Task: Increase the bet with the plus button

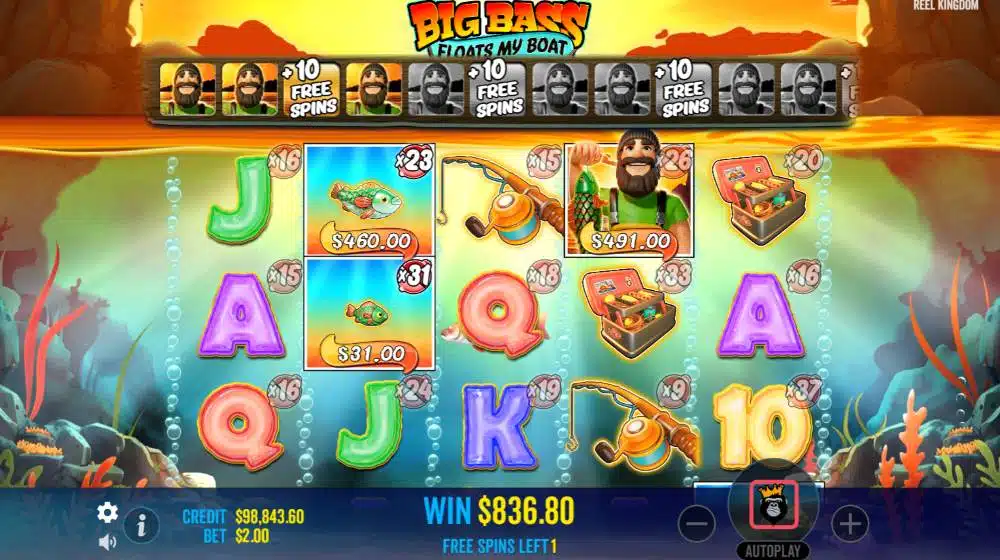Action: 849,522
